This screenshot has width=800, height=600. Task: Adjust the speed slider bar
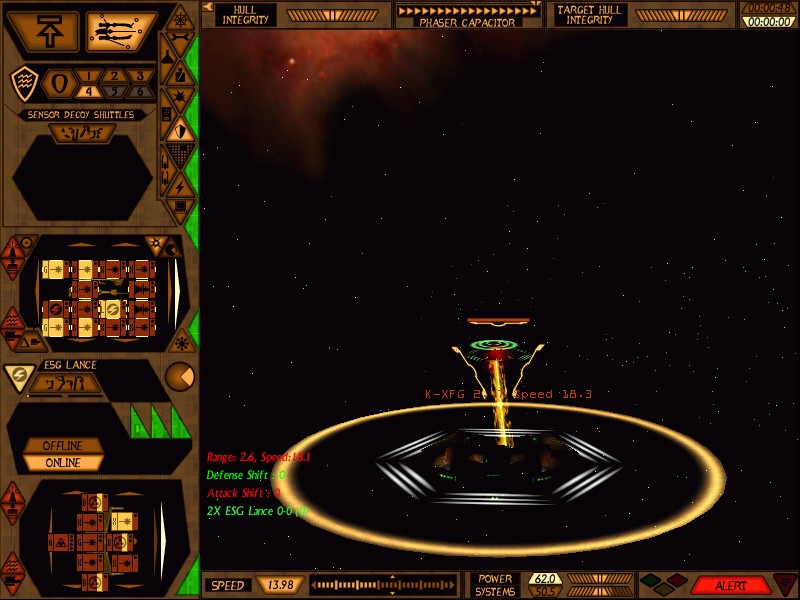point(390,585)
